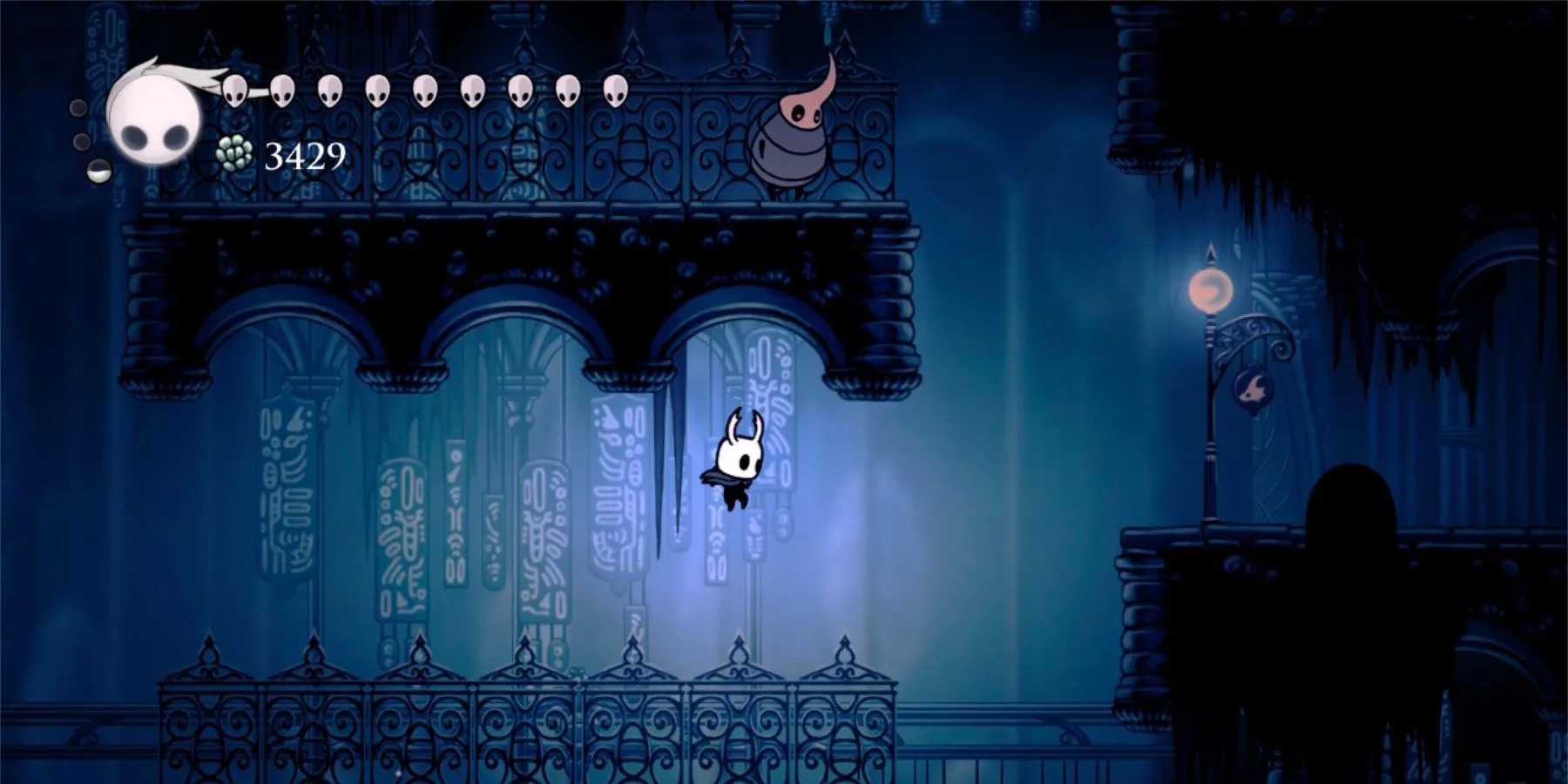
Task: Toggle the fifth health mask
Action: point(427,91)
